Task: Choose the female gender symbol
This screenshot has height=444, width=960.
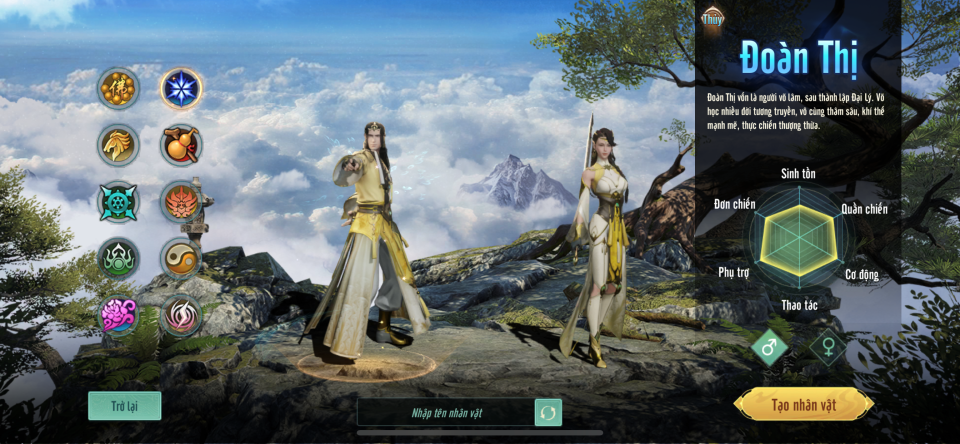Action: coord(828,348)
